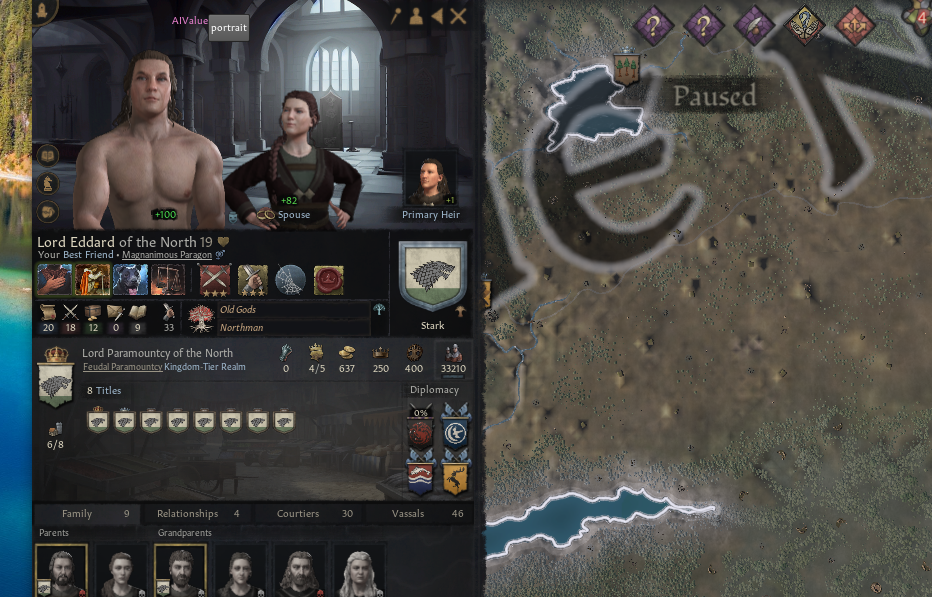Click the Feudal Paramountcy government link

pos(122,367)
